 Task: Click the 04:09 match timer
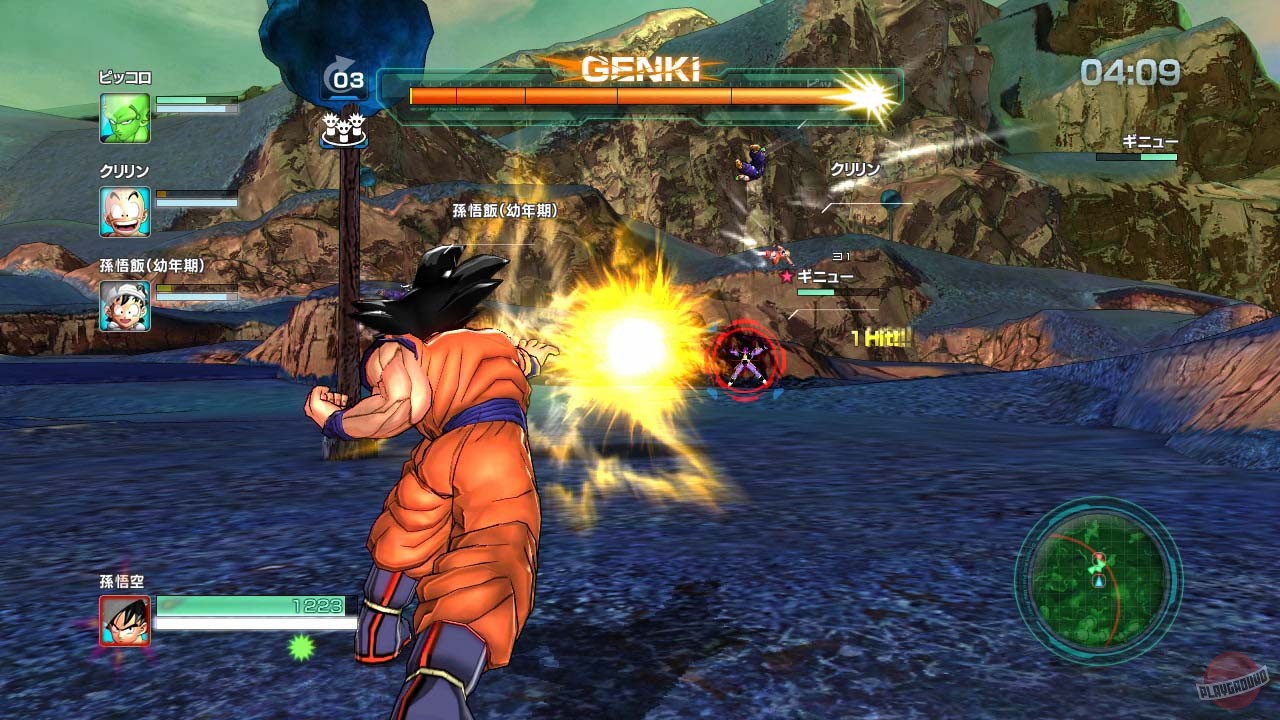coord(1131,72)
